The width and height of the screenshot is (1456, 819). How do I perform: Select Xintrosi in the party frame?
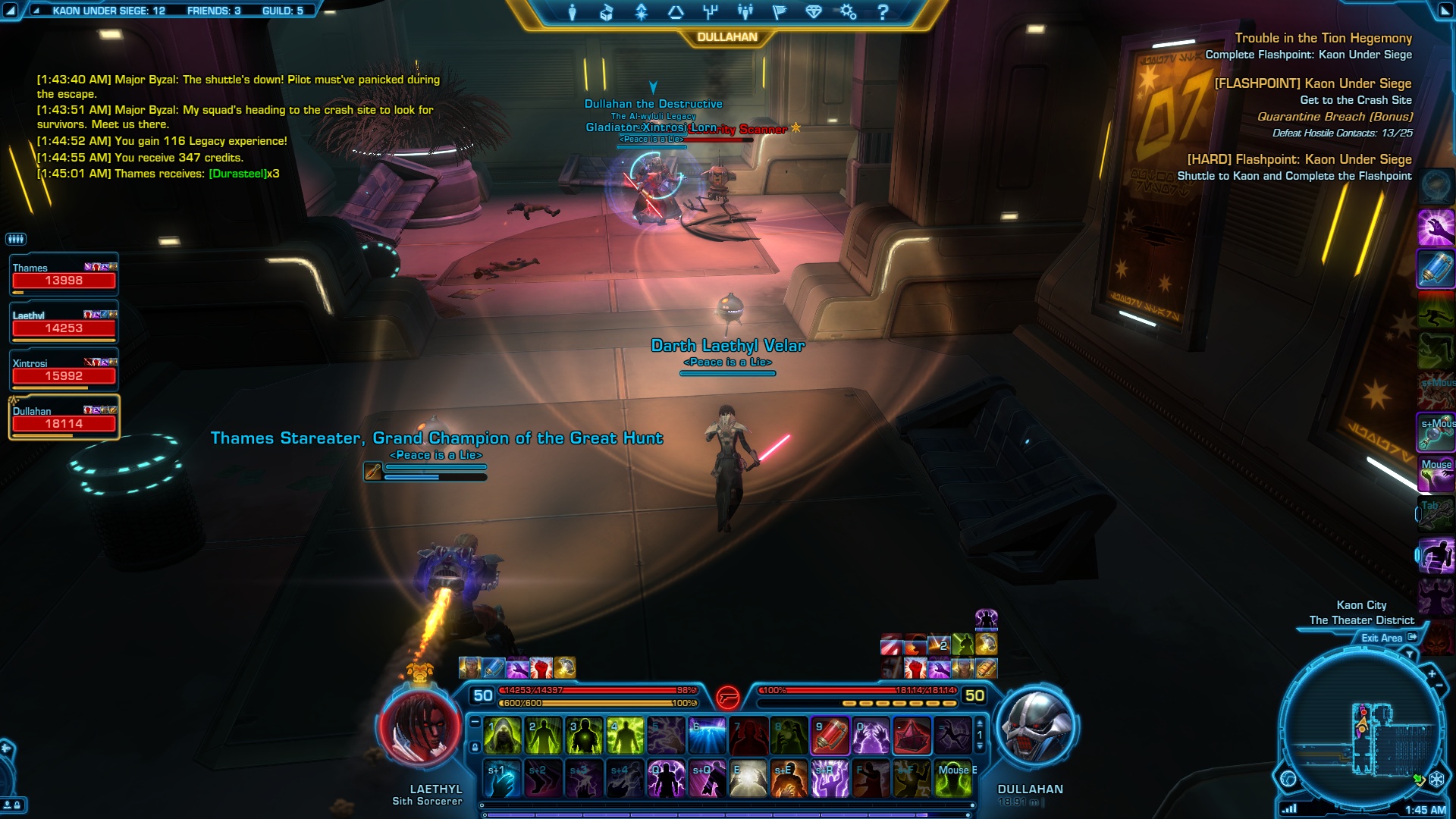64,370
